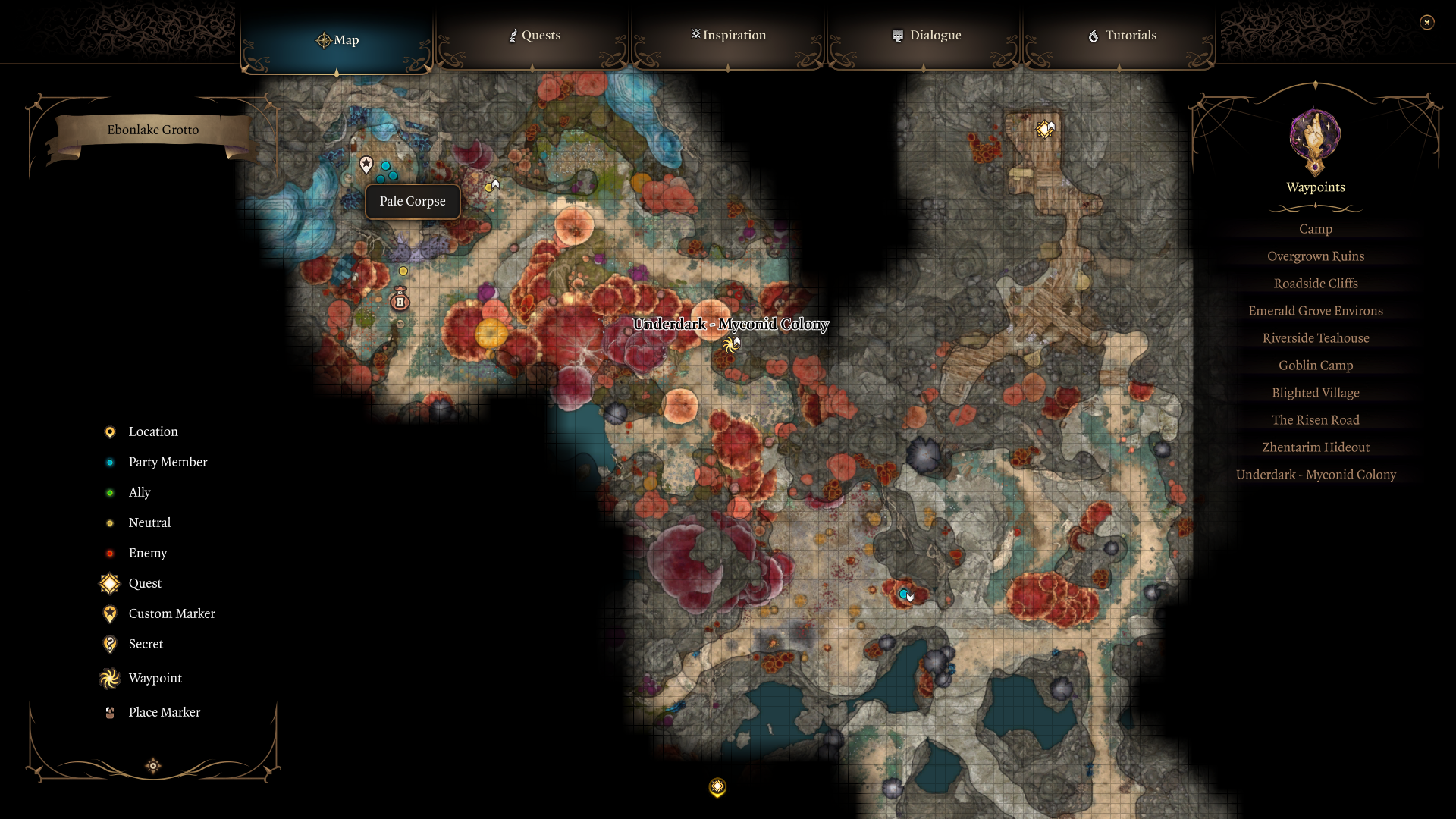The height and width of the screenshot is (819, 1456).
Task: Click the quest diamond marker at map bottom
Action: (x=716, y=787)
